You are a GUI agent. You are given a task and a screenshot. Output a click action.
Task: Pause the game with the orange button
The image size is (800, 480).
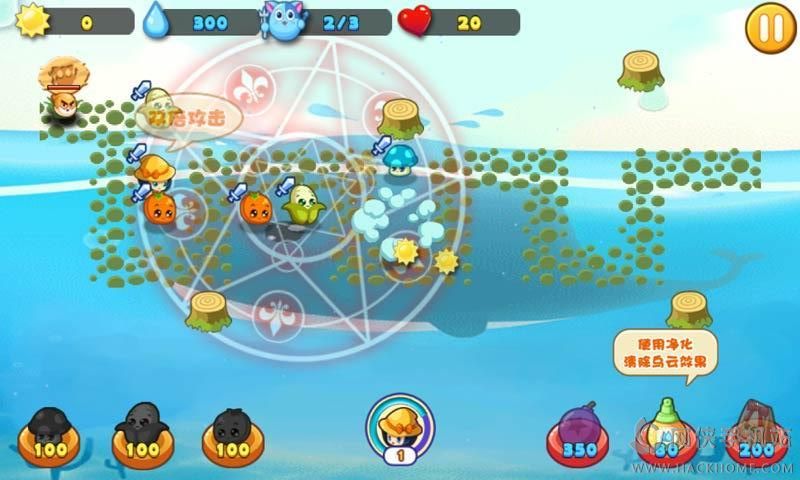771,26
